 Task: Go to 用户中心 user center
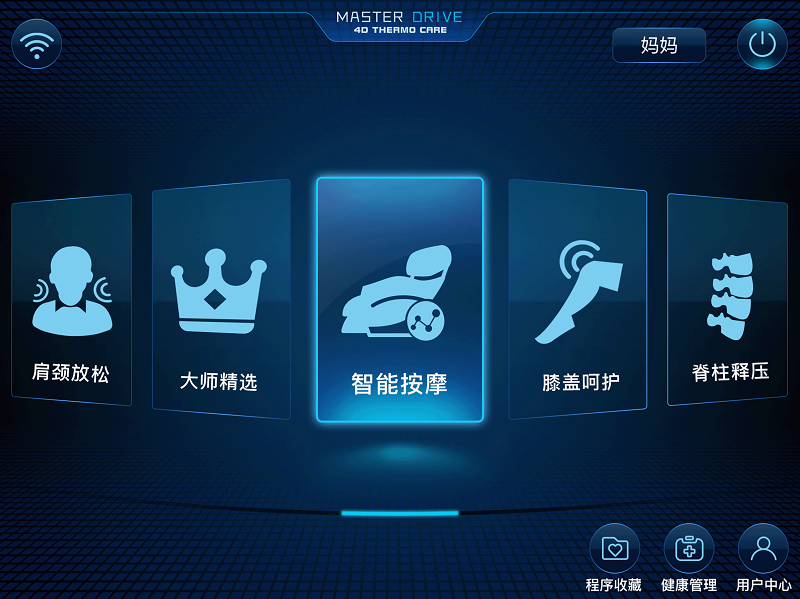pyautogui.click(x=763, y=550)
